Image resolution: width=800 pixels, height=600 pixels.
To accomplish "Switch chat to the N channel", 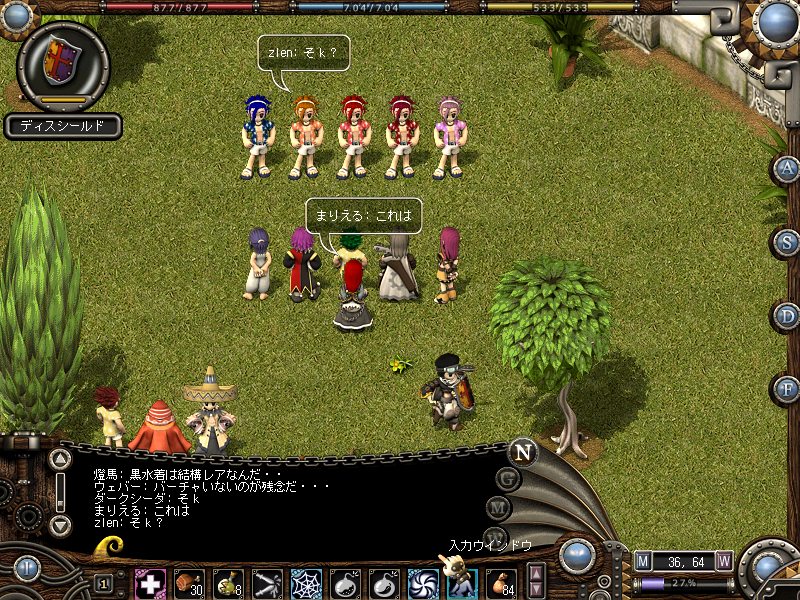I will point(521,452).
